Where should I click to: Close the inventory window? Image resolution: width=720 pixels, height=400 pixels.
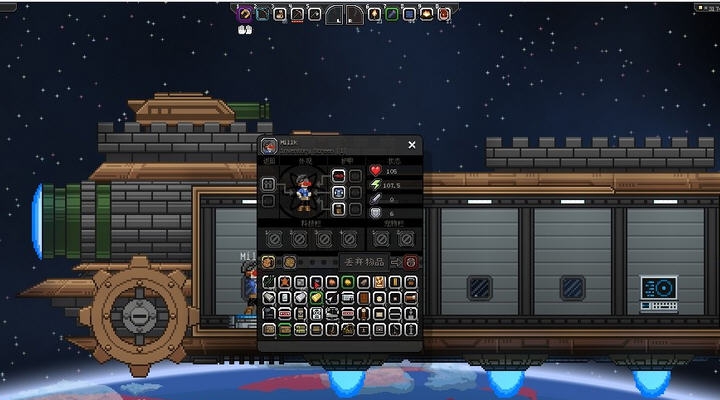tap(411, 145)
